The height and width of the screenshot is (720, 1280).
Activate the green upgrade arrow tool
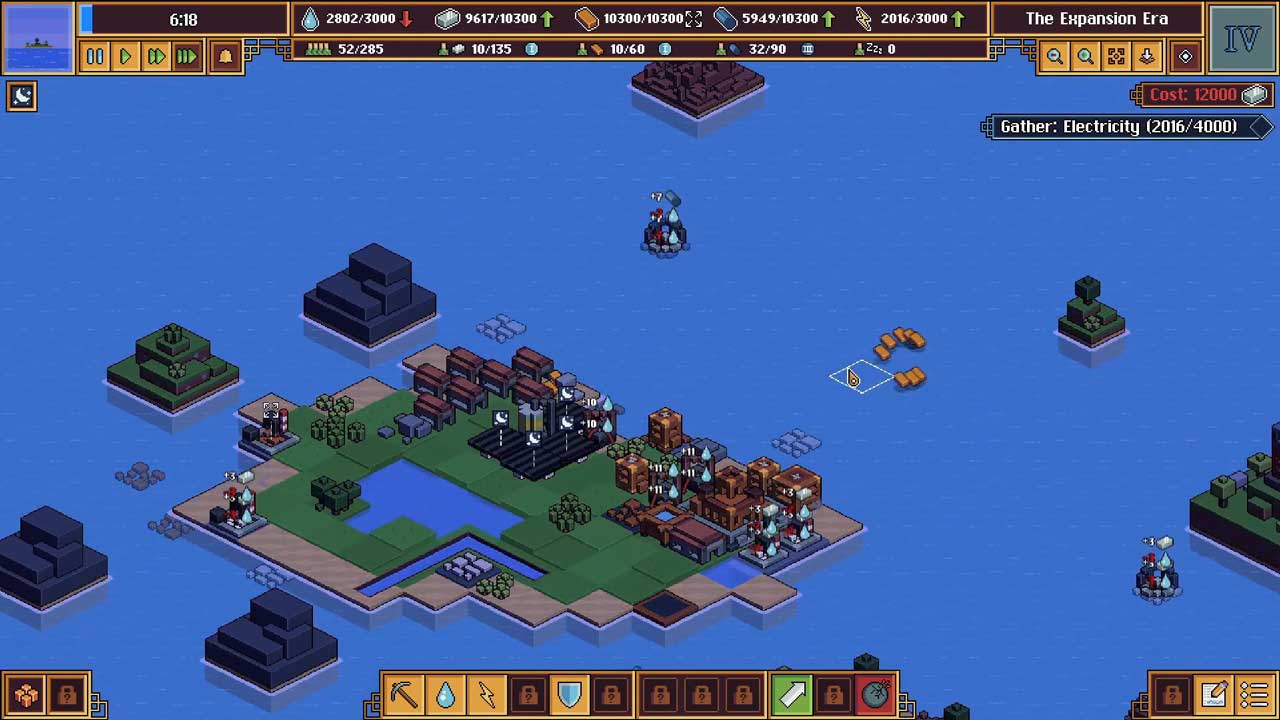tap(792, 694)
